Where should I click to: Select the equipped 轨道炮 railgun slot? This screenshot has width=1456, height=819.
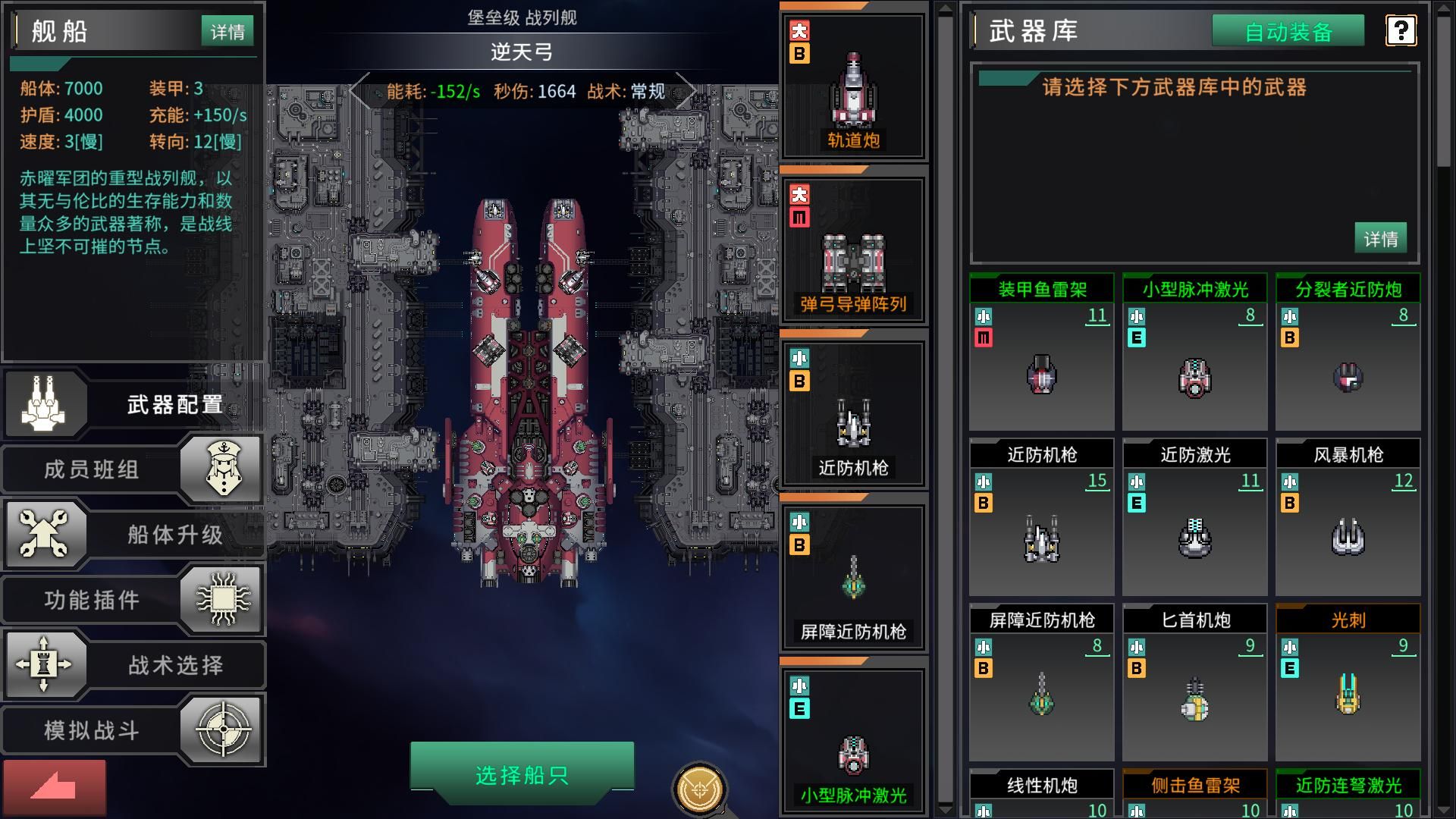pyautogui.click(x=853, y=87)
